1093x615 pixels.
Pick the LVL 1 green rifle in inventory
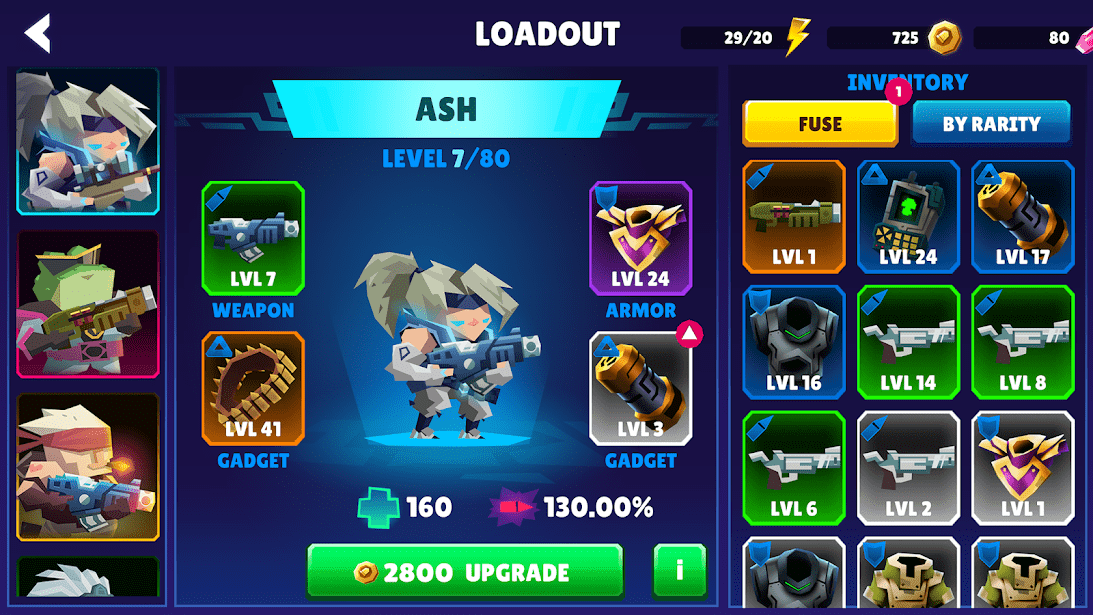point(794,216)
